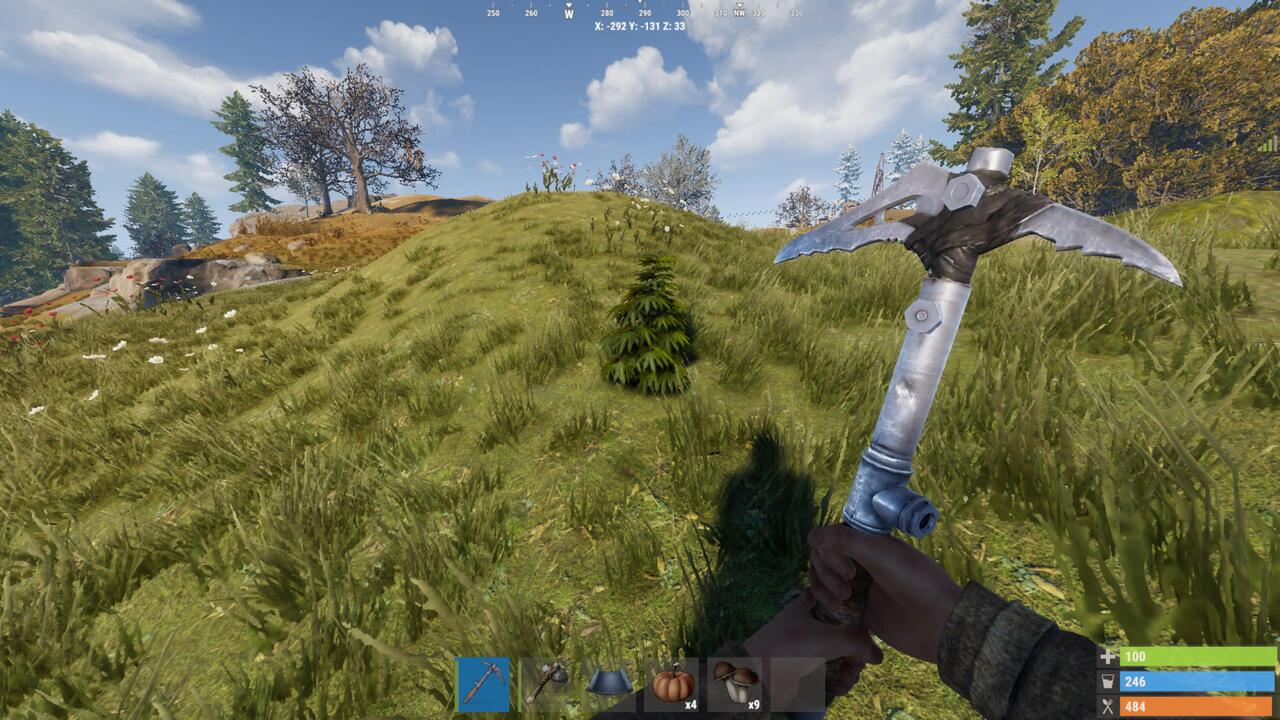The width and height of the screenshot is (1280, 720).
Task: Click the NW marker on the compass strip
Action: click(x=740, y=11)
